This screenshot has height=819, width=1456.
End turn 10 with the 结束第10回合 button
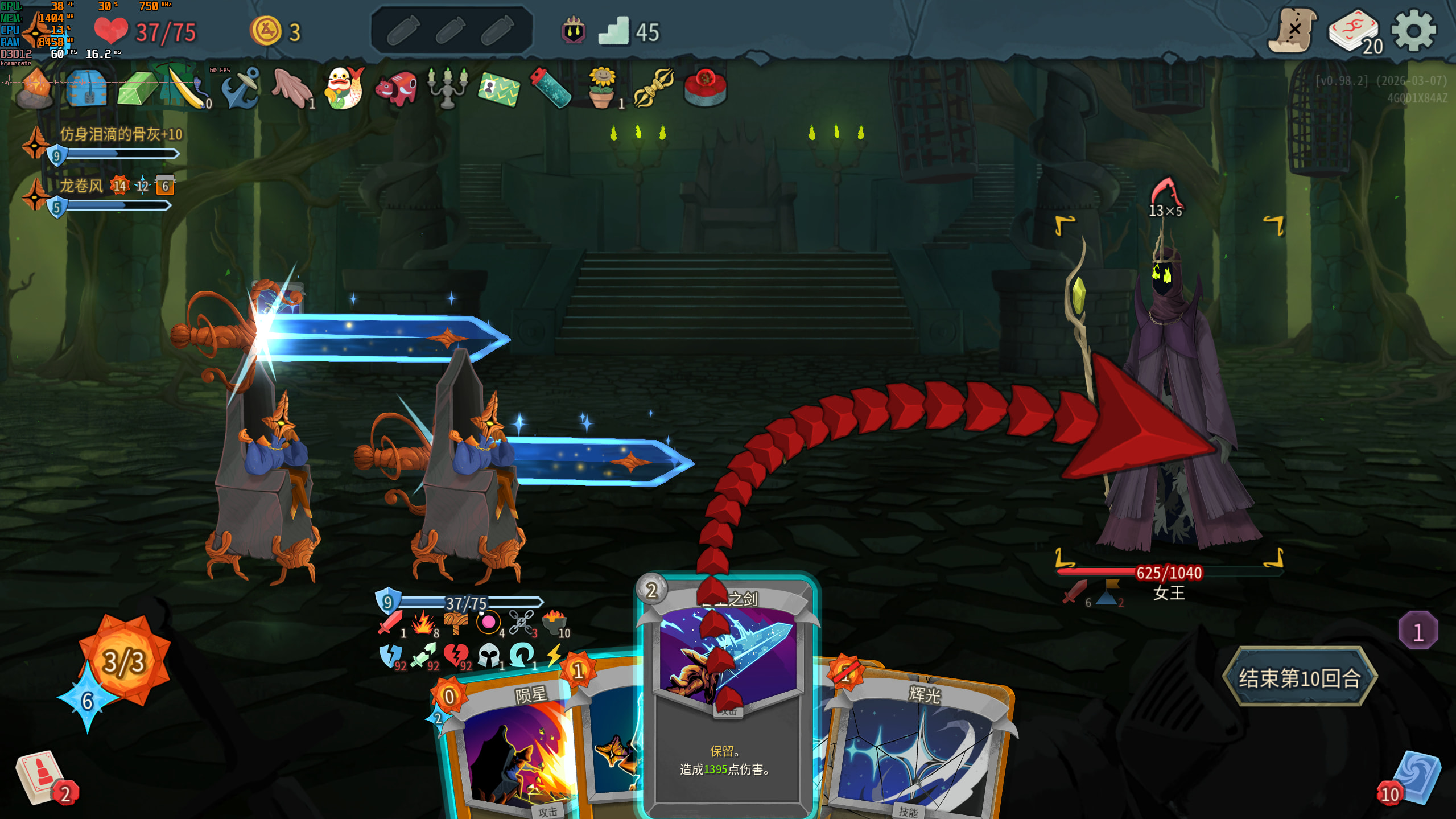point(1300,677)
